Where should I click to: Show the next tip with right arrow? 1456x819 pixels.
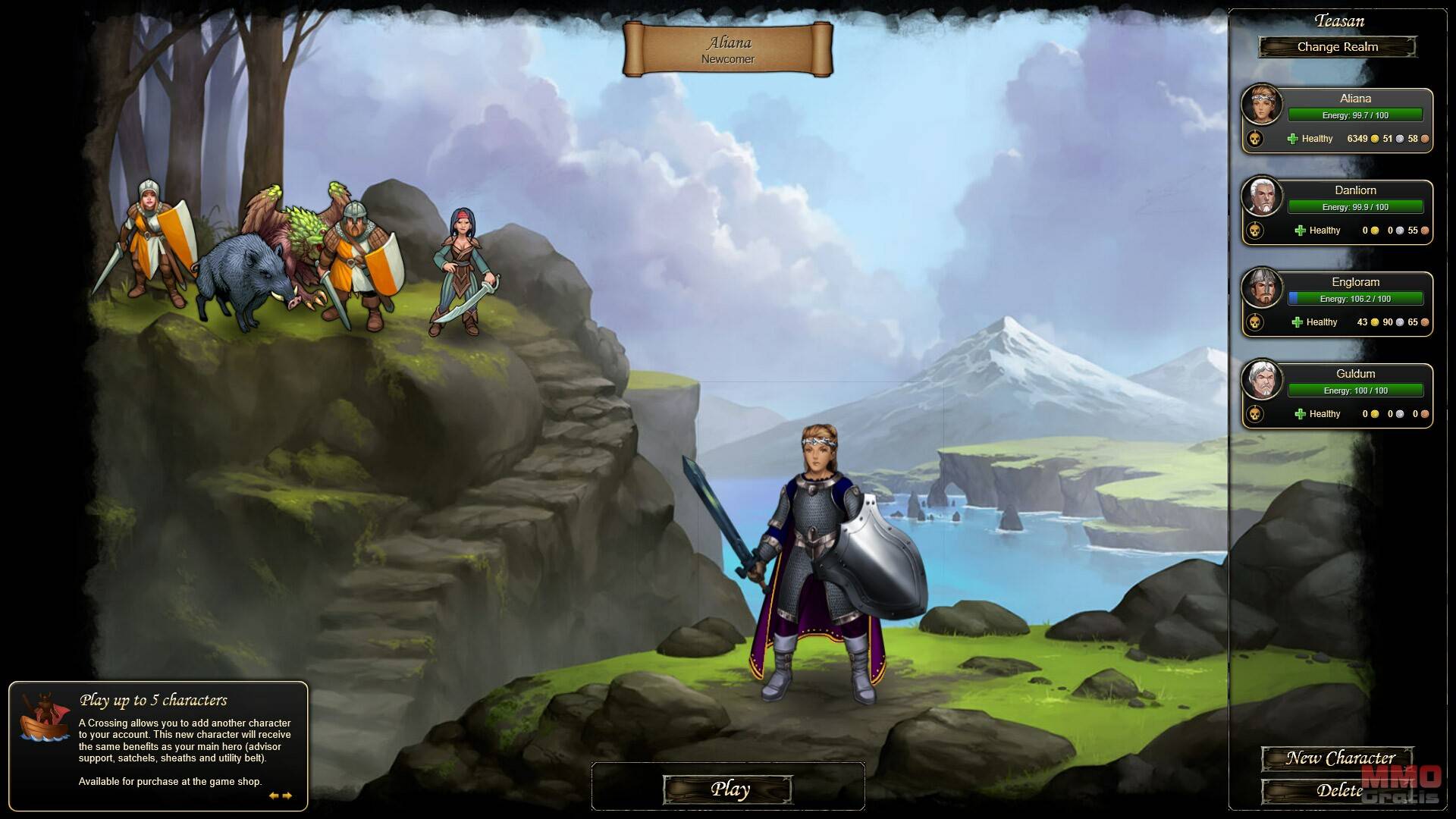pyautogui.click(x=287, y=795)
